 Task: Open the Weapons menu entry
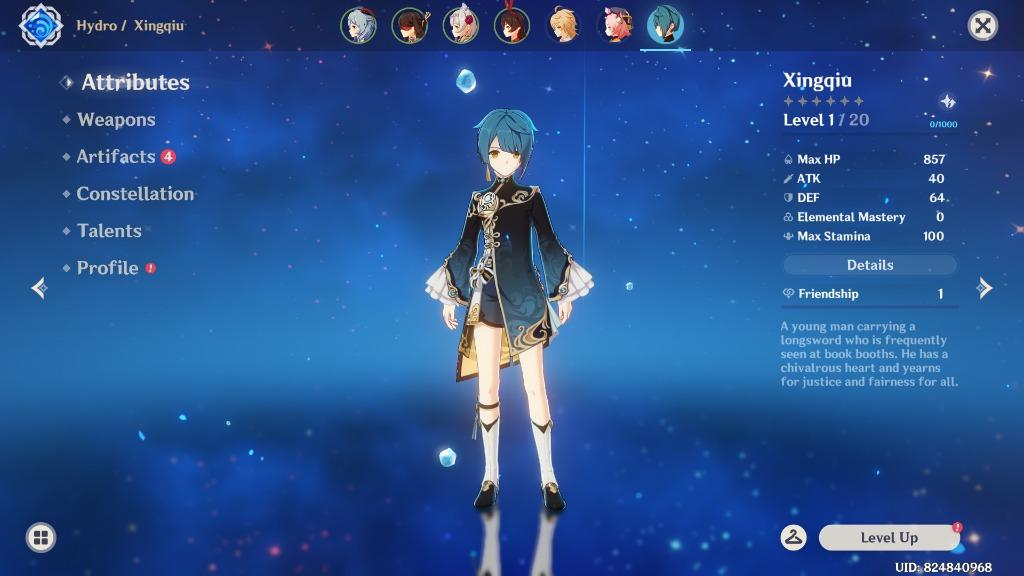click(116, 120)
